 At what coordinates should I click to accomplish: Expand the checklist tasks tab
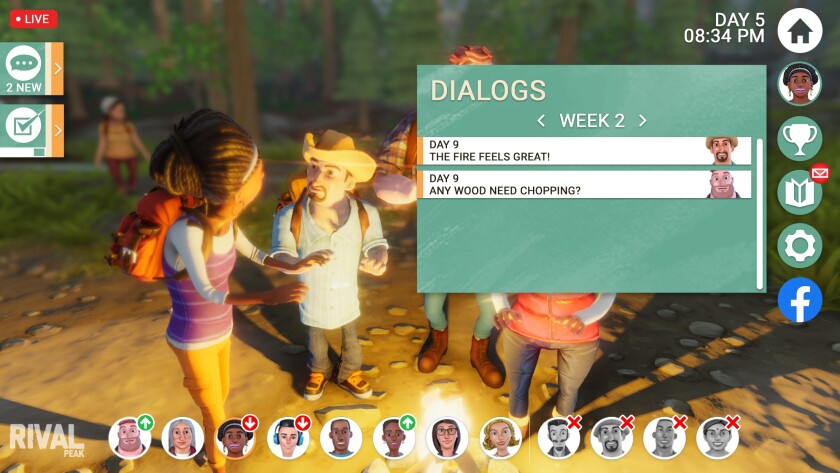(32, 130)
